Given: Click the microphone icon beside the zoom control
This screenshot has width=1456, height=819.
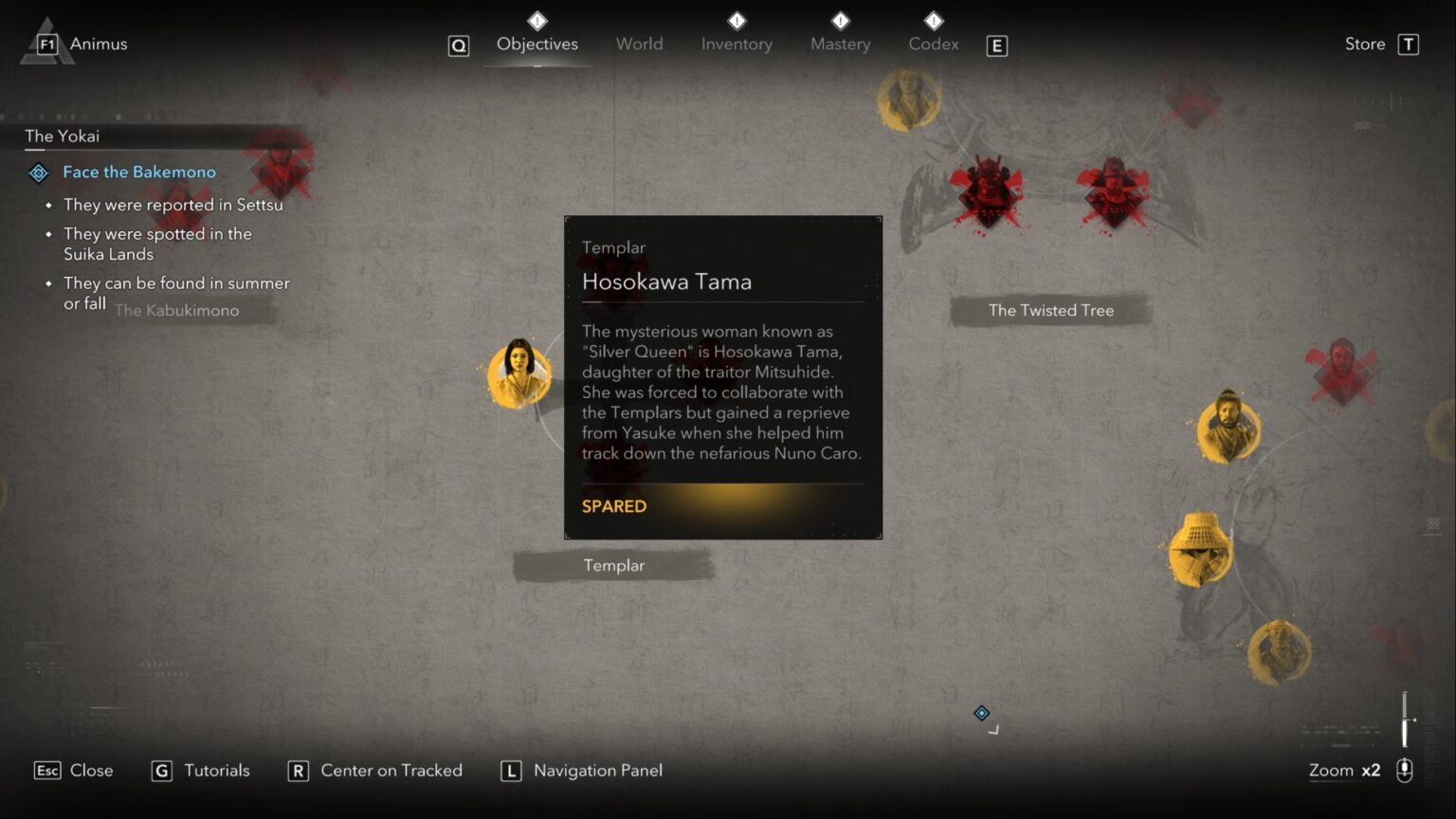Looking at the screenshot, I should point(1405,771).
